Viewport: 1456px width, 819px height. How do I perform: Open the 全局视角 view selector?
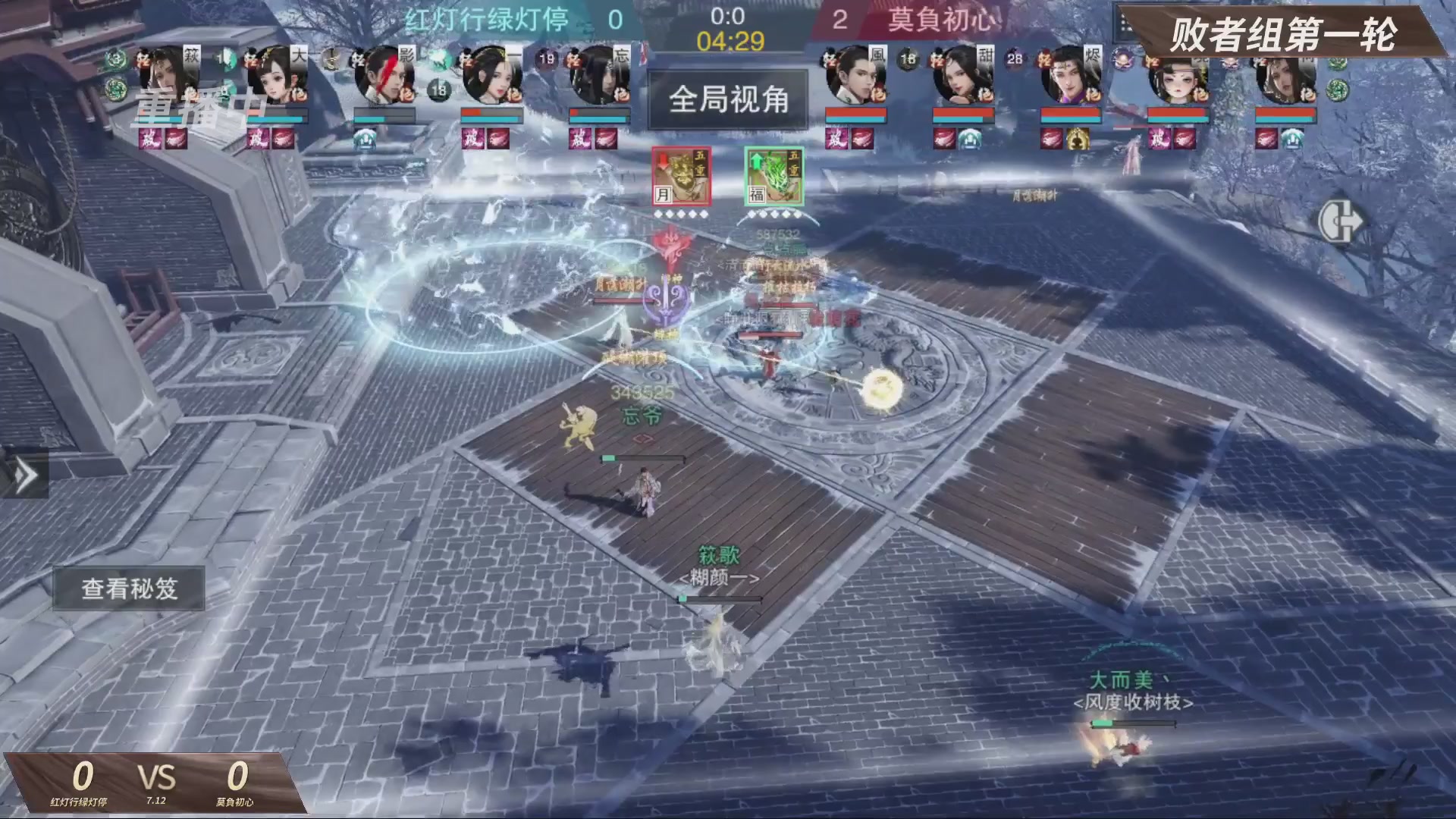pos(730,99)
